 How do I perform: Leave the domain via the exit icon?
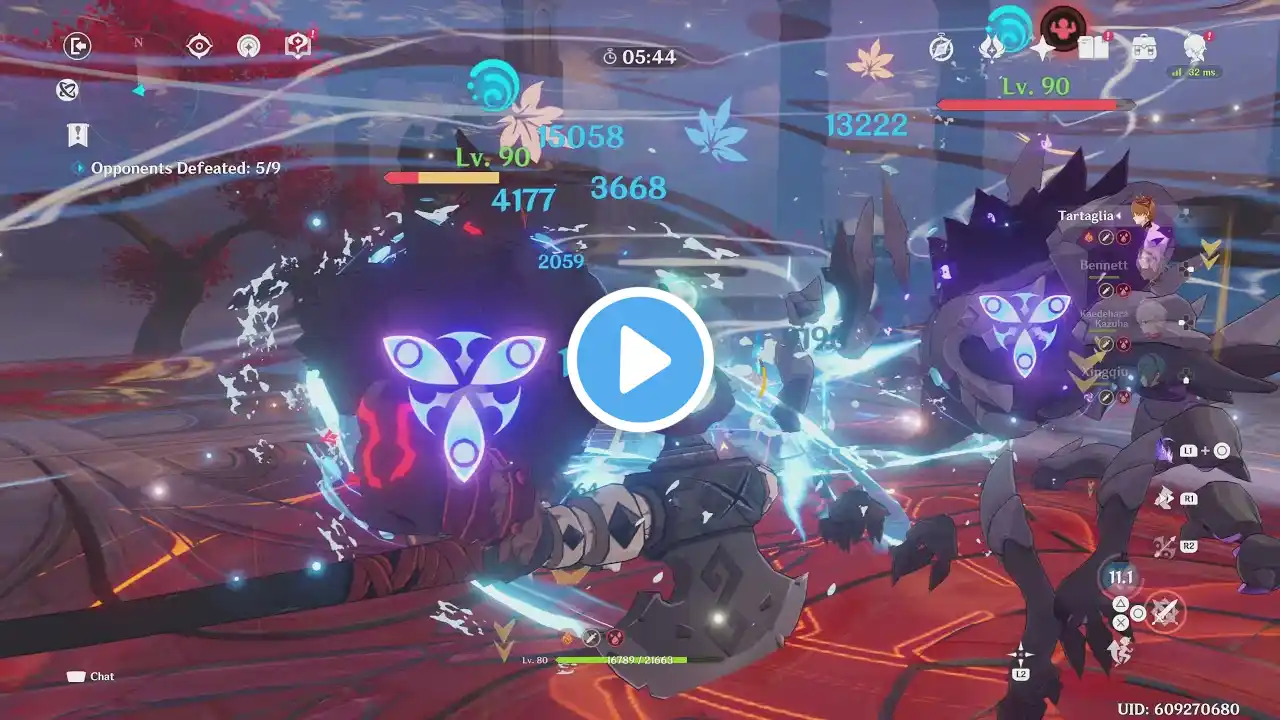pyautogui.click(x=77, y=46)
